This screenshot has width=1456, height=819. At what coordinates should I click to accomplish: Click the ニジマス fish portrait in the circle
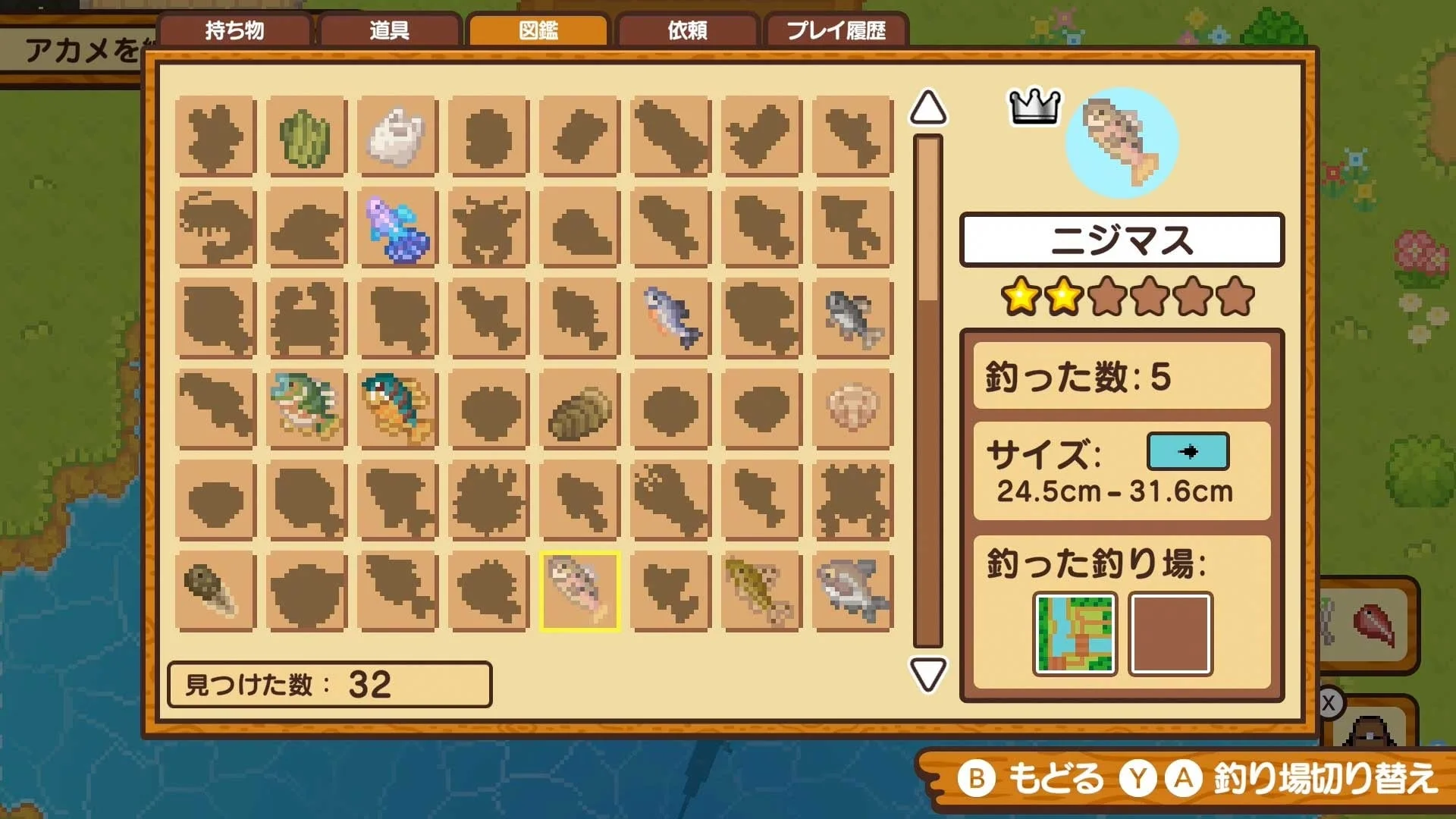[x=1121, y=144]
